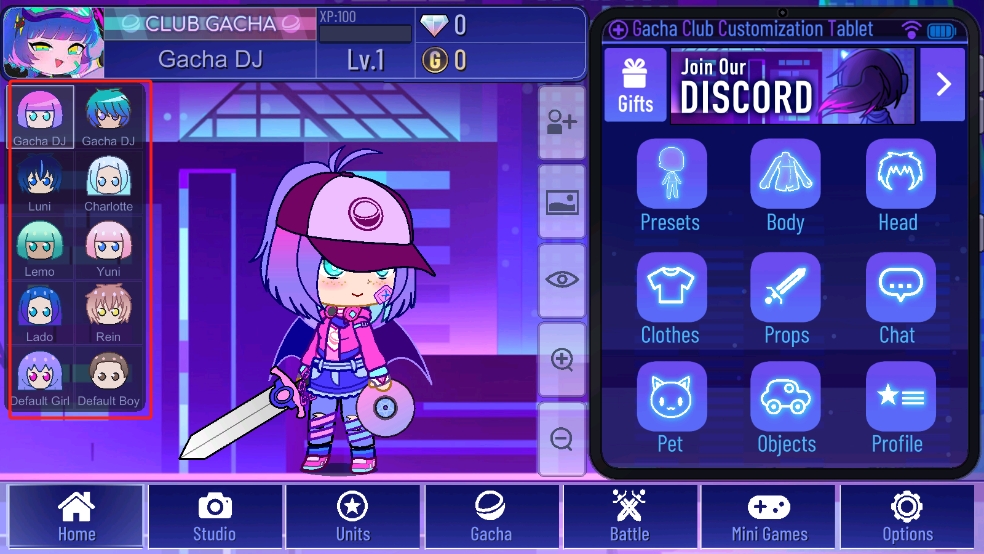Open the Battle mode
This screenshot has width=984, height=554.
pyautogui.click(x=630, y=517)
